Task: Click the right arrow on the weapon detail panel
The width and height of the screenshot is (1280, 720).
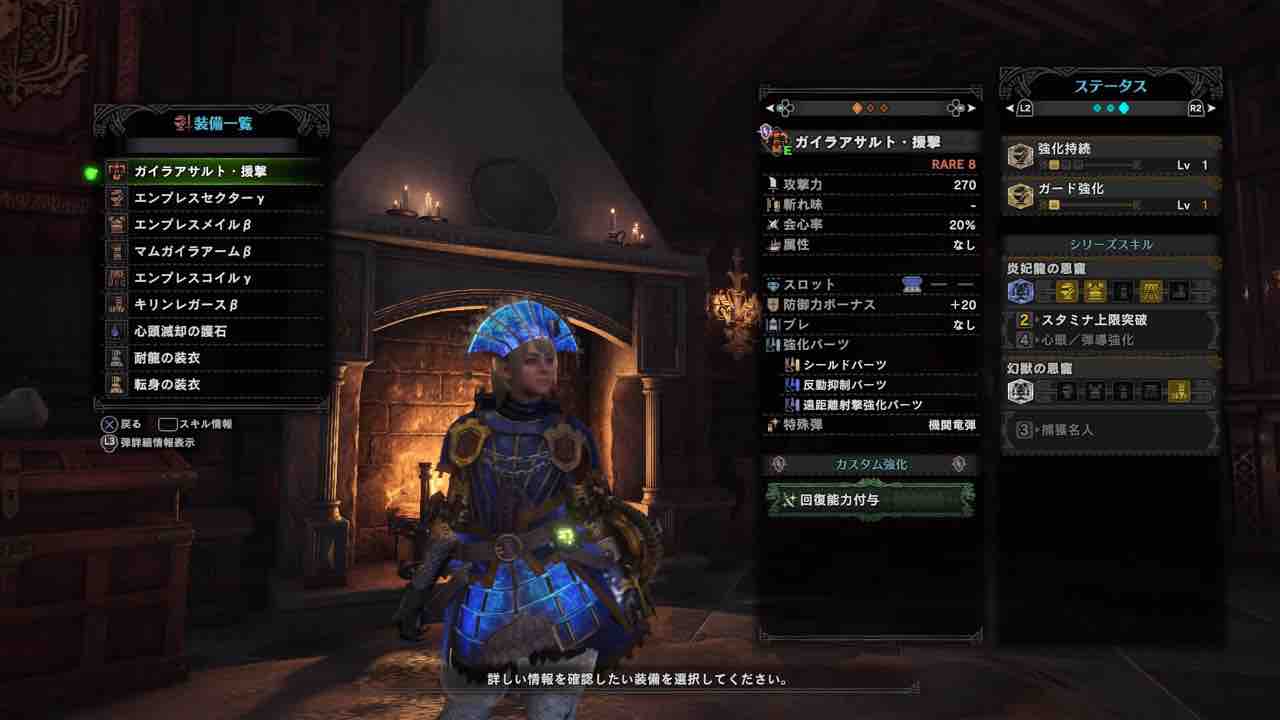Action: tap(973, 109)
